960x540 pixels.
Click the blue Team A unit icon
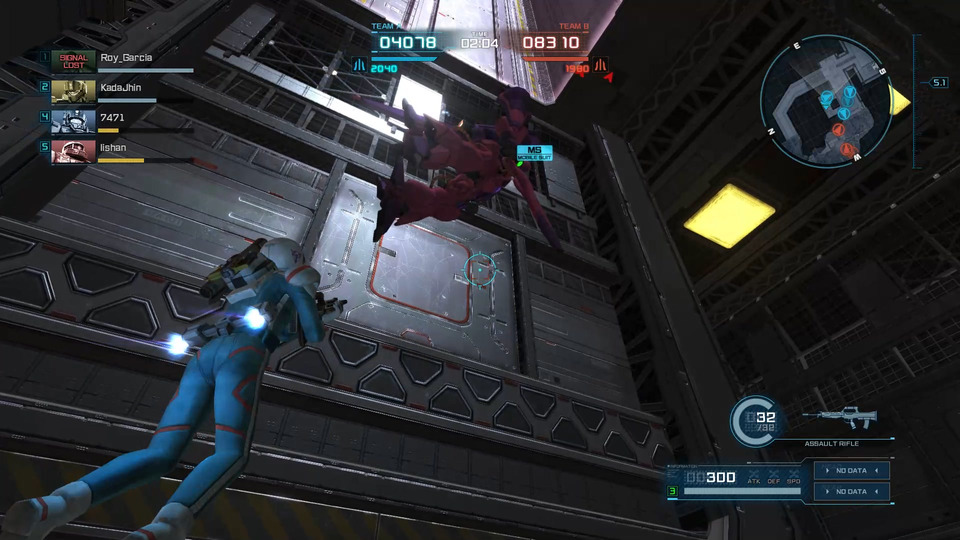[358, 65]
